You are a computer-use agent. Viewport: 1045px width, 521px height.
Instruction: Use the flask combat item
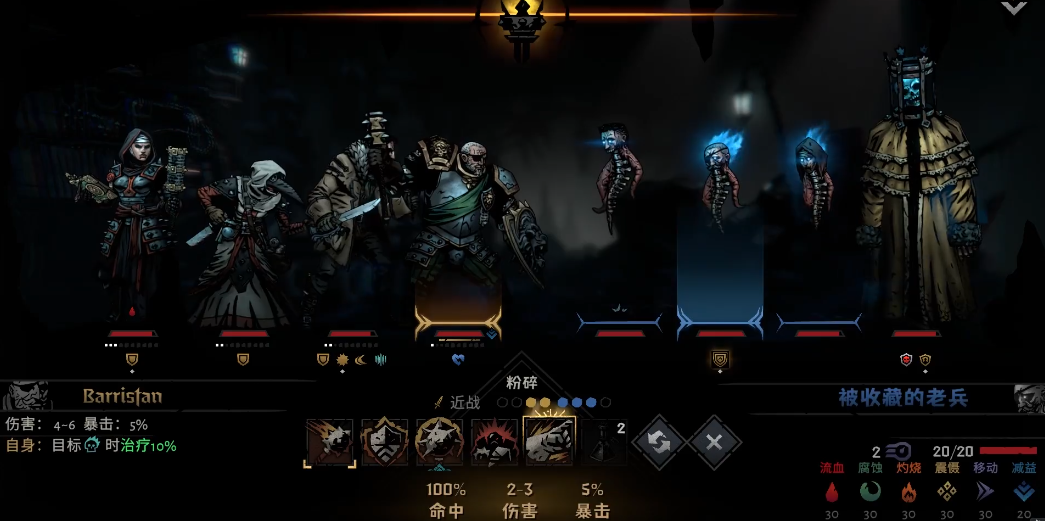click(x=603, y=442)
